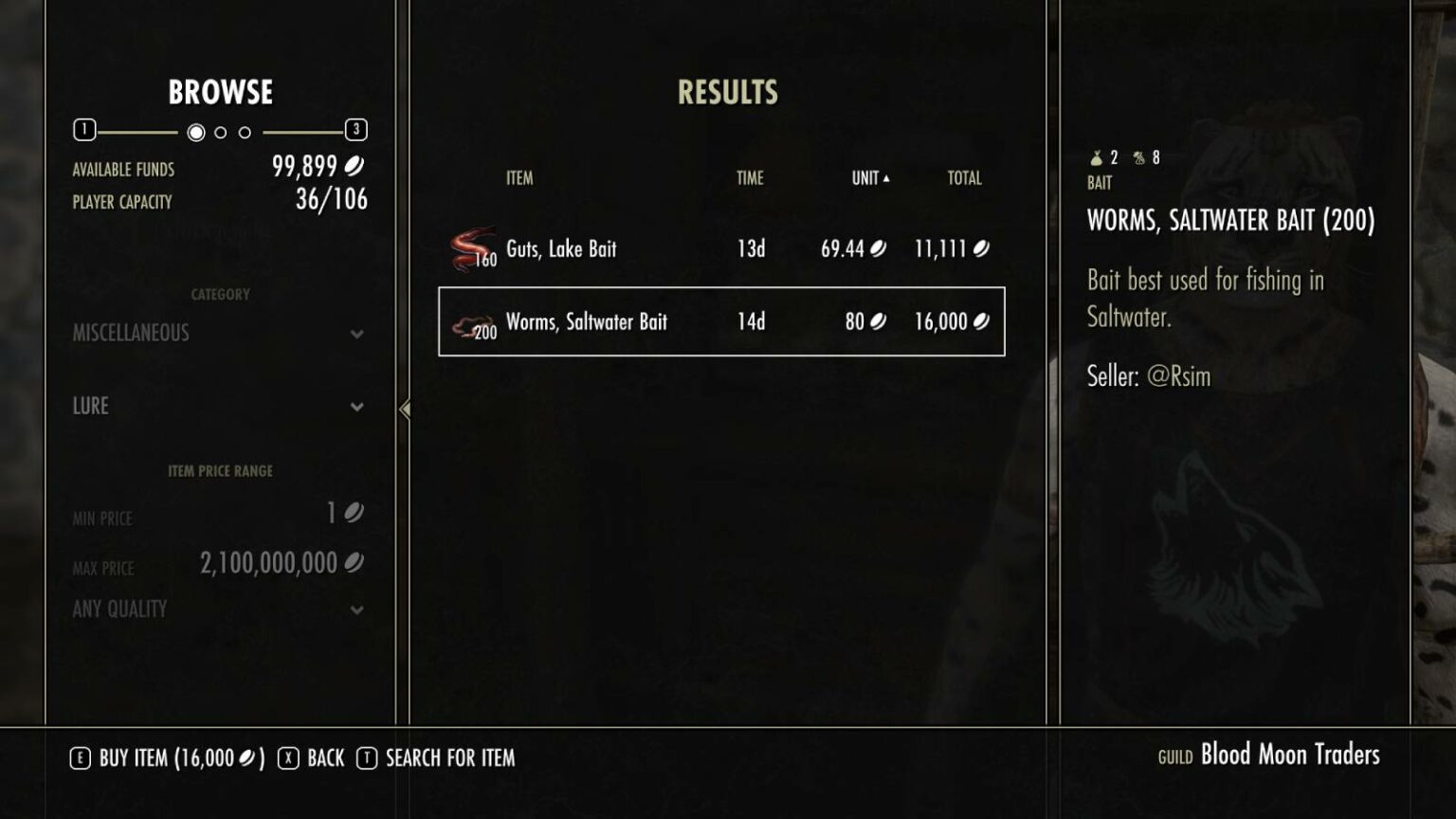Click the sack icon showing 2 listings

(1097, 156)
